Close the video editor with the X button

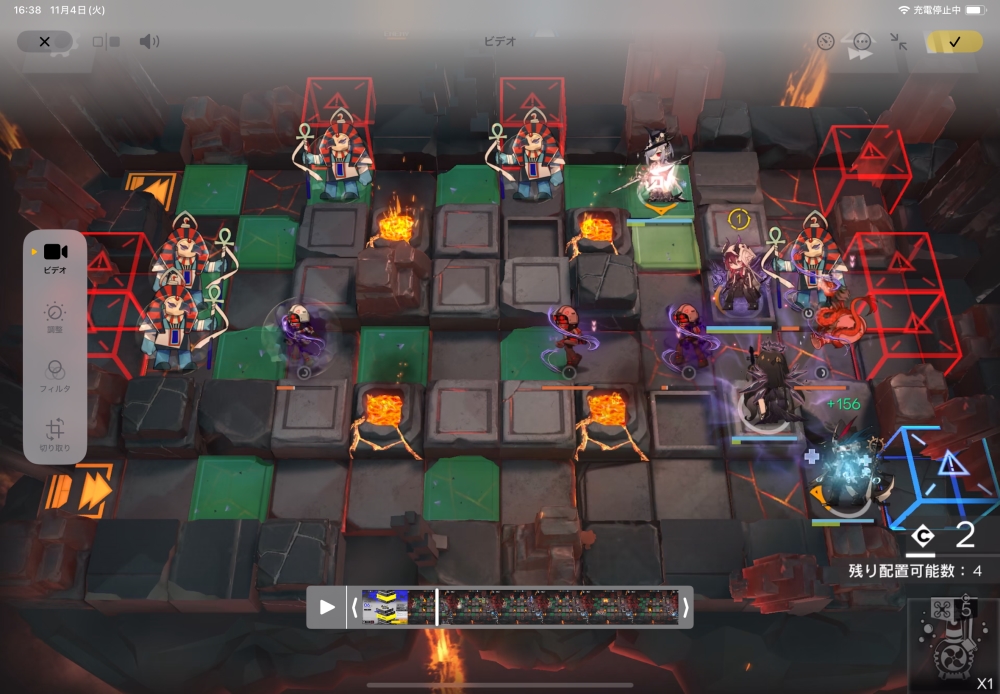pos(44,41)
